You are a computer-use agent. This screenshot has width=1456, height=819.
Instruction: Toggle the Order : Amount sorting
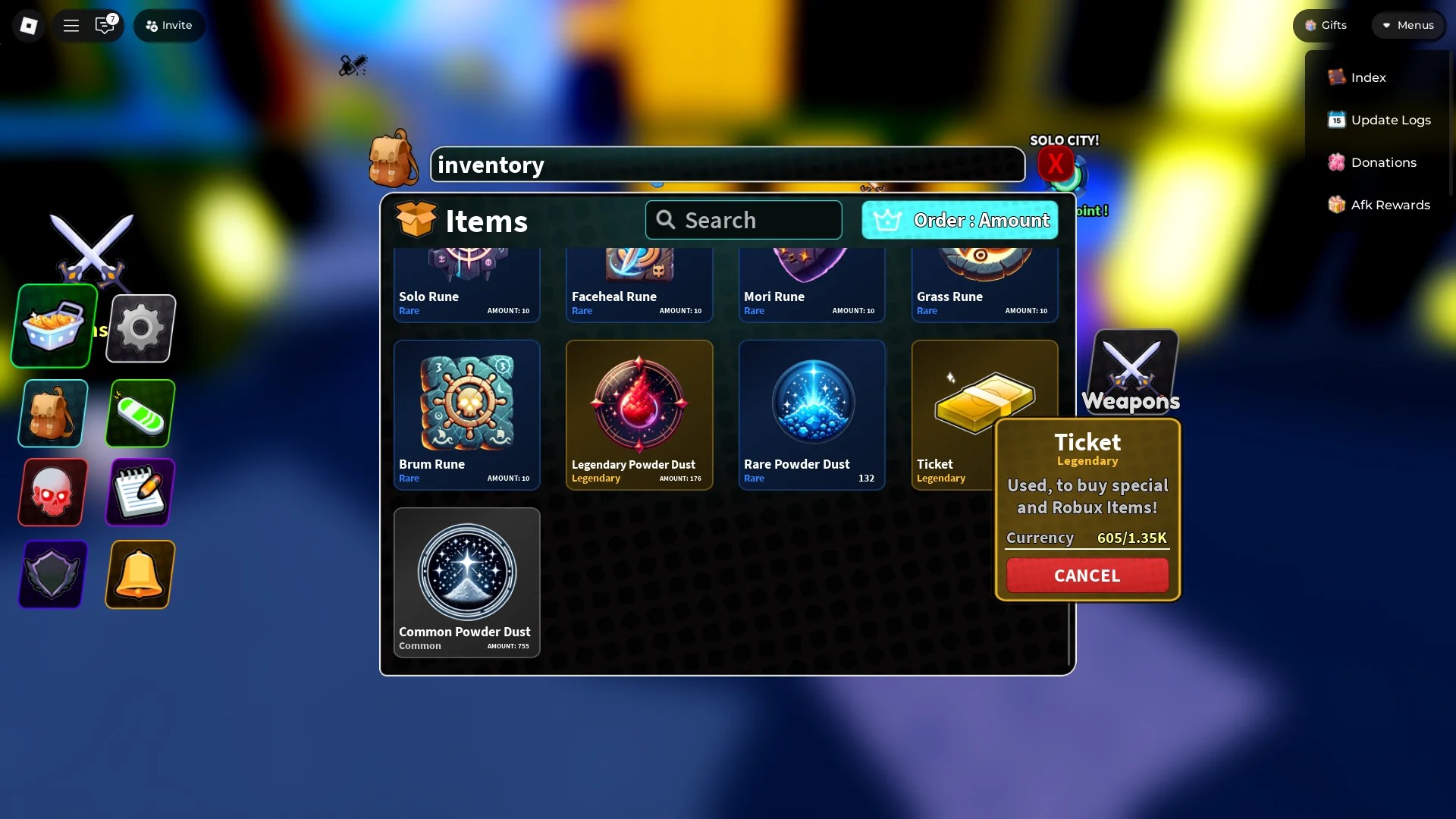(x=959, y=220)
